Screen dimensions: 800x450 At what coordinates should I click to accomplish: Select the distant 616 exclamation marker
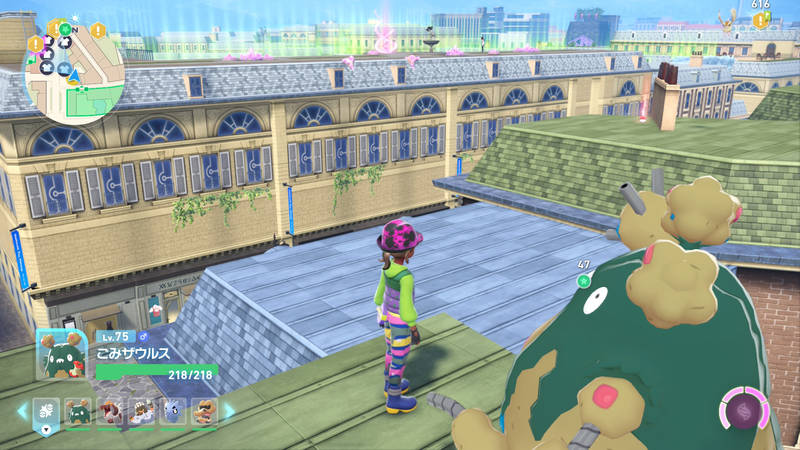761,19
